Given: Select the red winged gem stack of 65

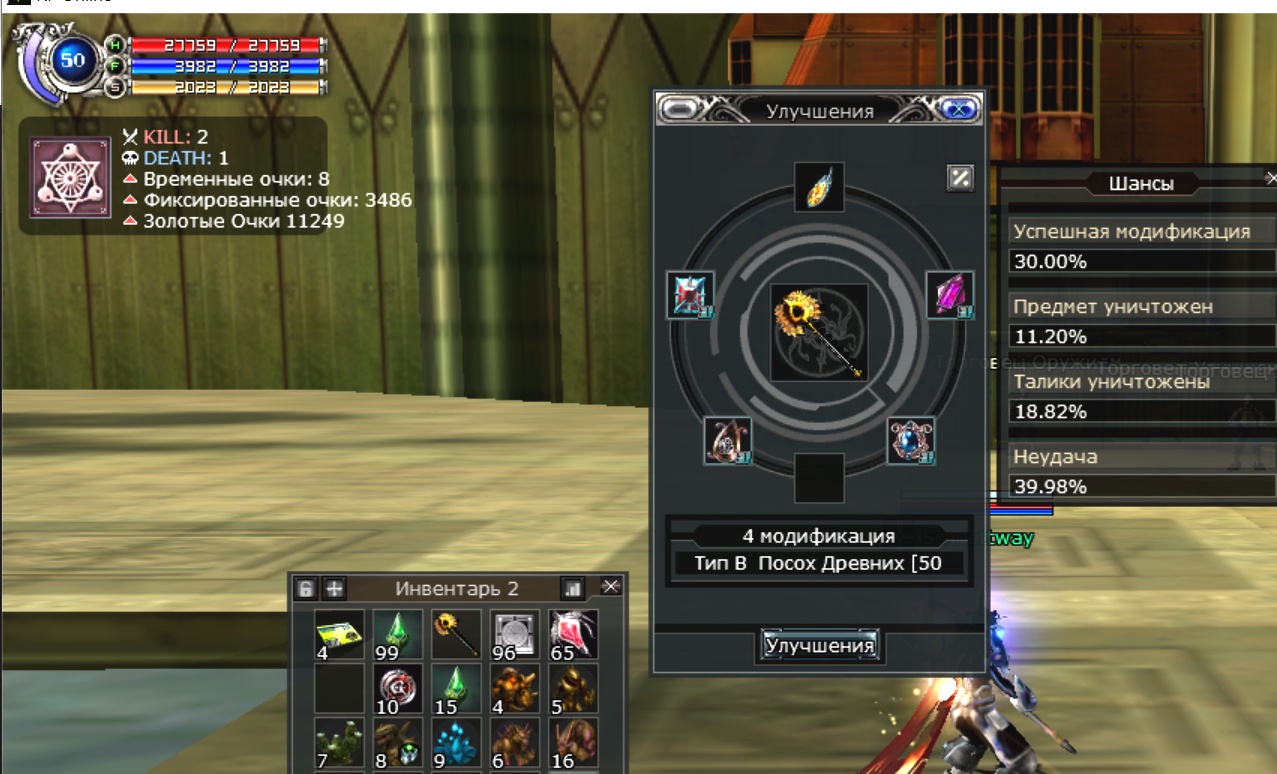Looking at the screenshot, I should click(574, 635).
